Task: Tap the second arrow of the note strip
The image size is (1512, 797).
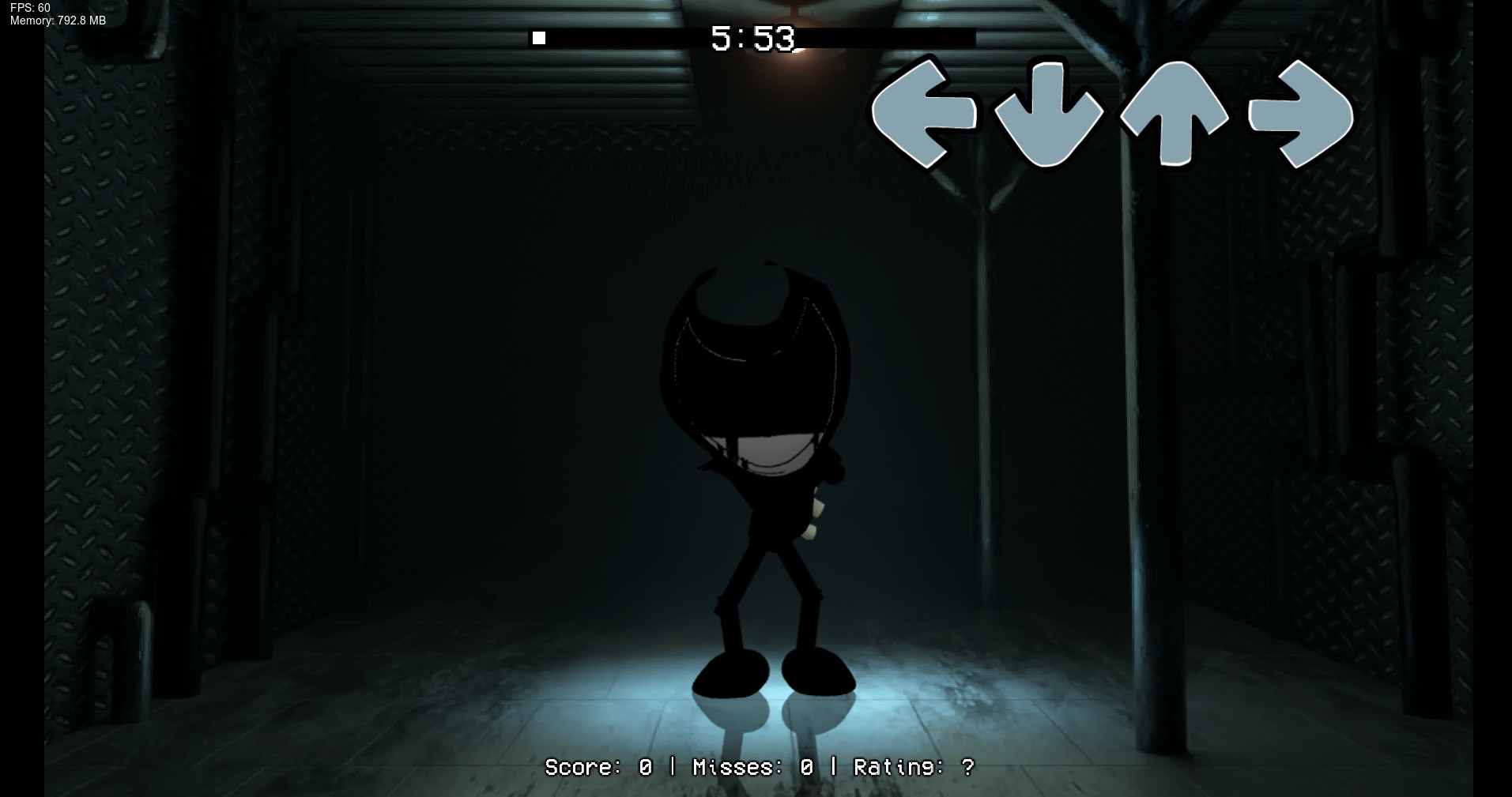Action: coord(1049,115)
